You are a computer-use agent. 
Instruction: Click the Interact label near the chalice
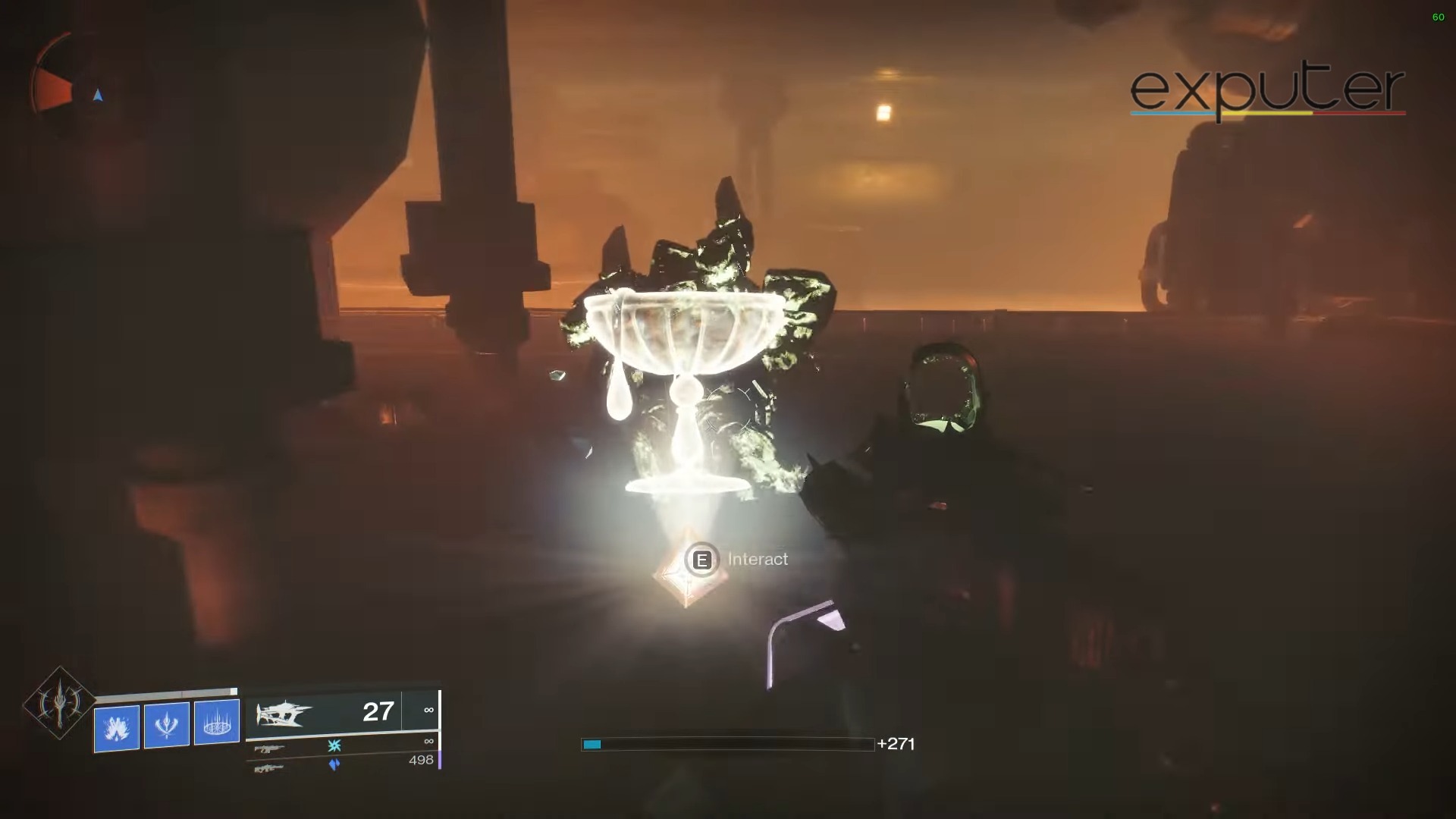point(758,560)
